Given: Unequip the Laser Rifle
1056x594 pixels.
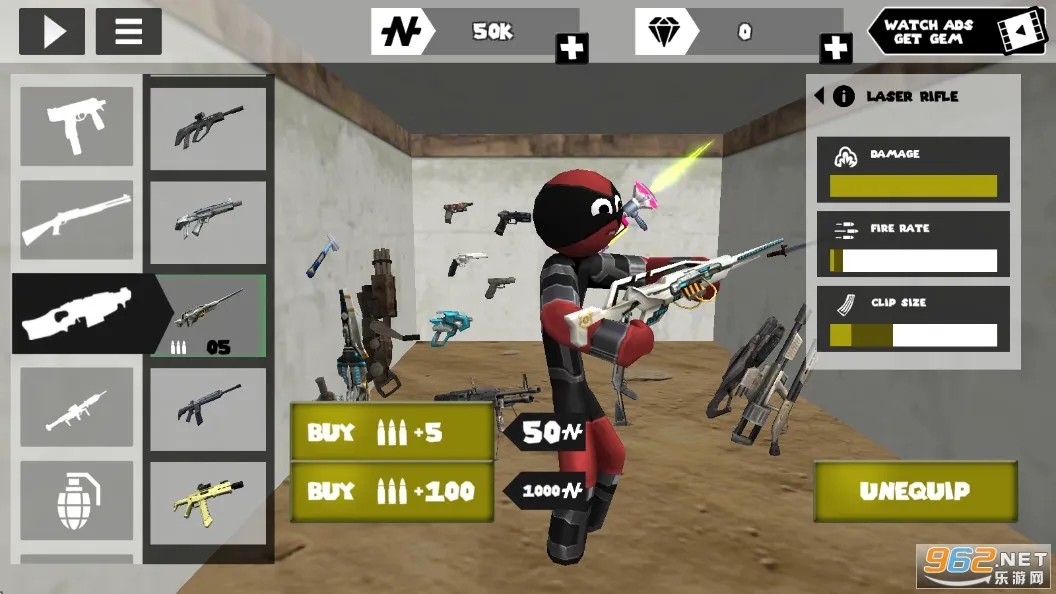Looking at the screenshot, I should point(914,491).
